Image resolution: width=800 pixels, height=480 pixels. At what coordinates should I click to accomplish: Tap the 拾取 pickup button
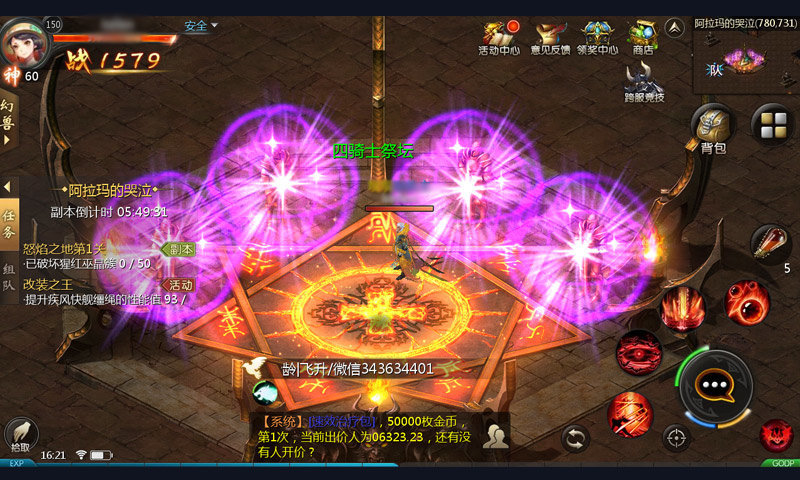pos(21,433)
